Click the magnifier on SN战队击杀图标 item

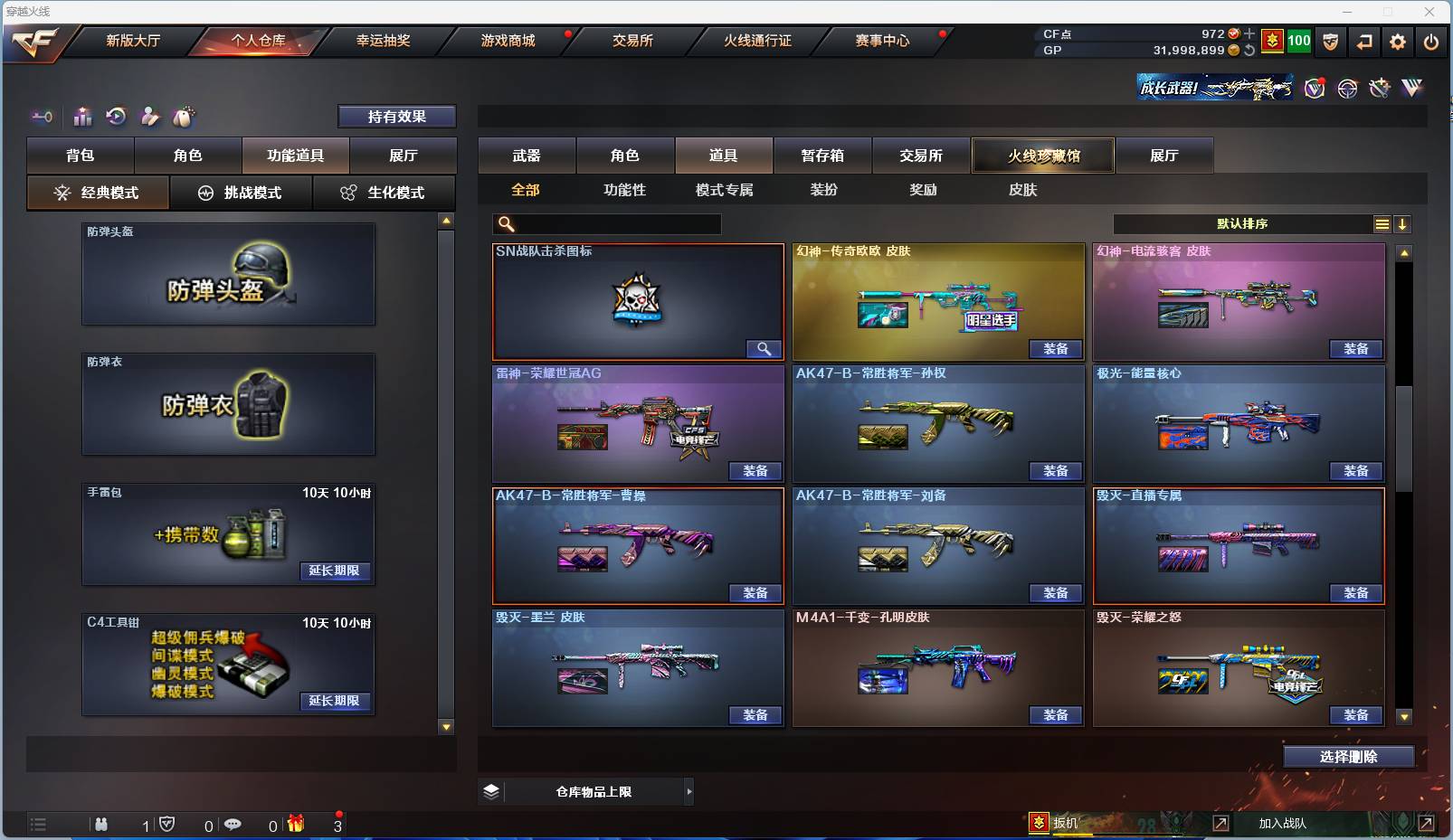point(763,348)
